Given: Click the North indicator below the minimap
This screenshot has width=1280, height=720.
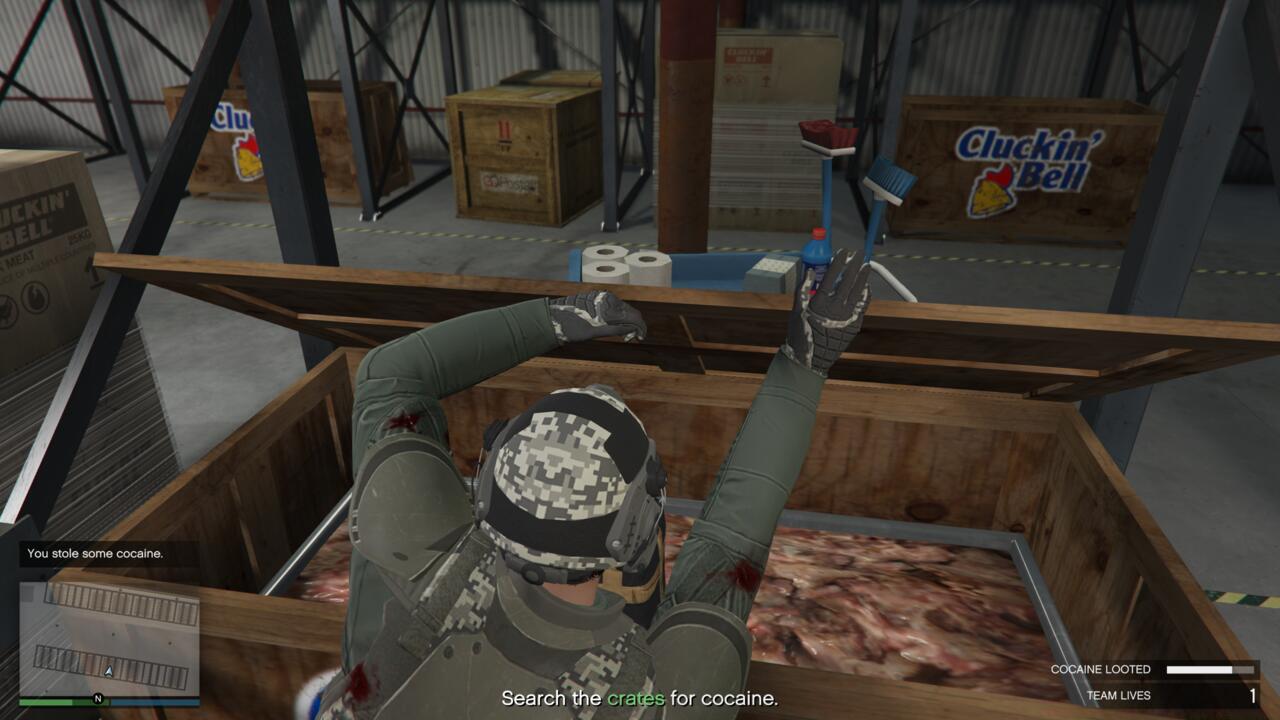Looking at the screenshot, I should coord(98,697).
